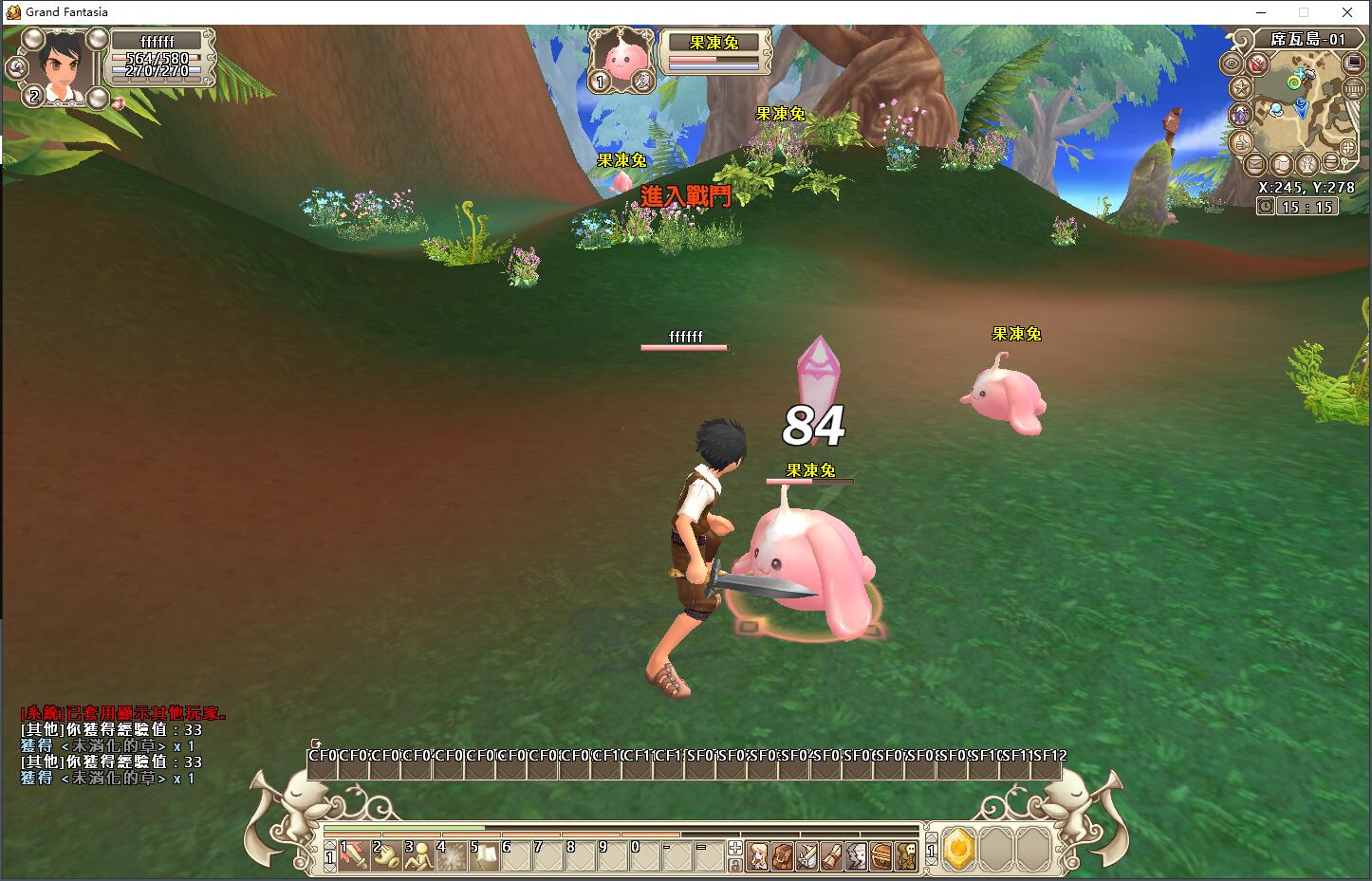Use the flexing arm skill in slot 2
This screenshot has height=881, width=1372.
point(386,855)
